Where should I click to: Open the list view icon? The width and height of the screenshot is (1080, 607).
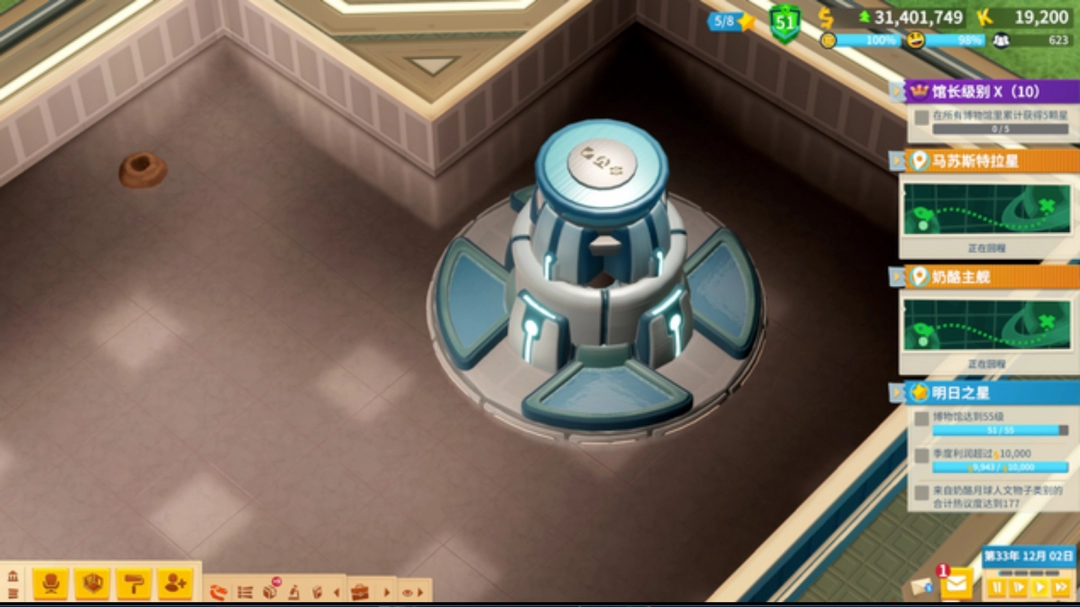(245, 592)
